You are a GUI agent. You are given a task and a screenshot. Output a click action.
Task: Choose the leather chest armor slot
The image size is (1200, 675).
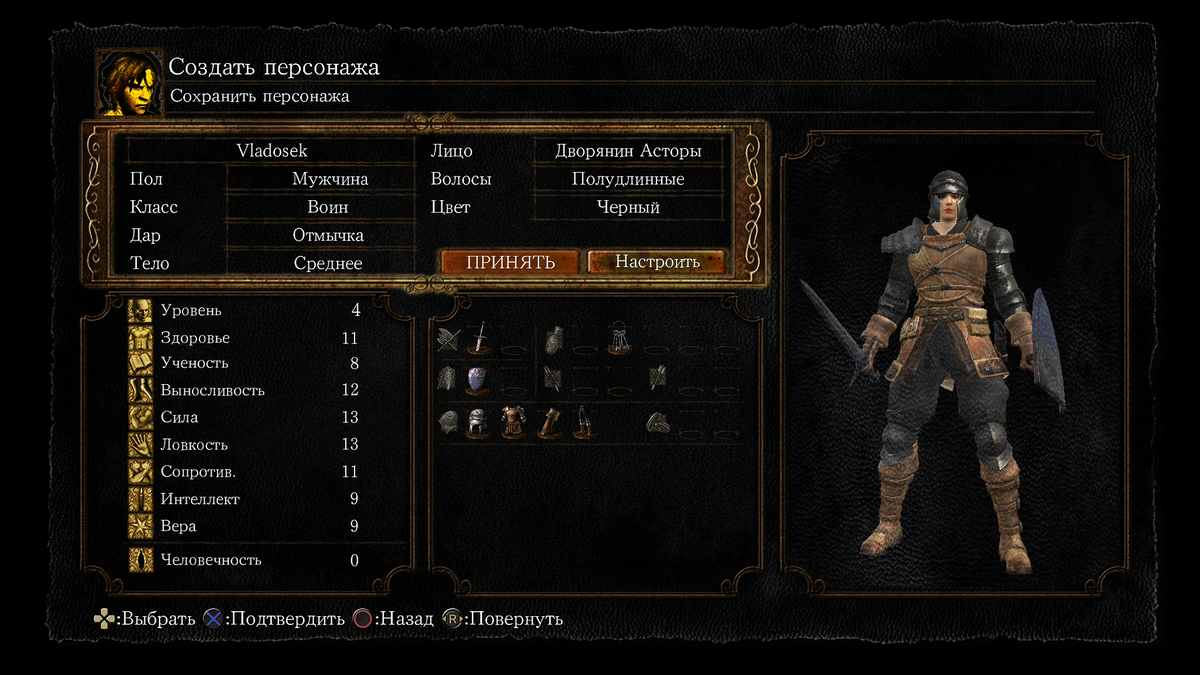point(512,422)
